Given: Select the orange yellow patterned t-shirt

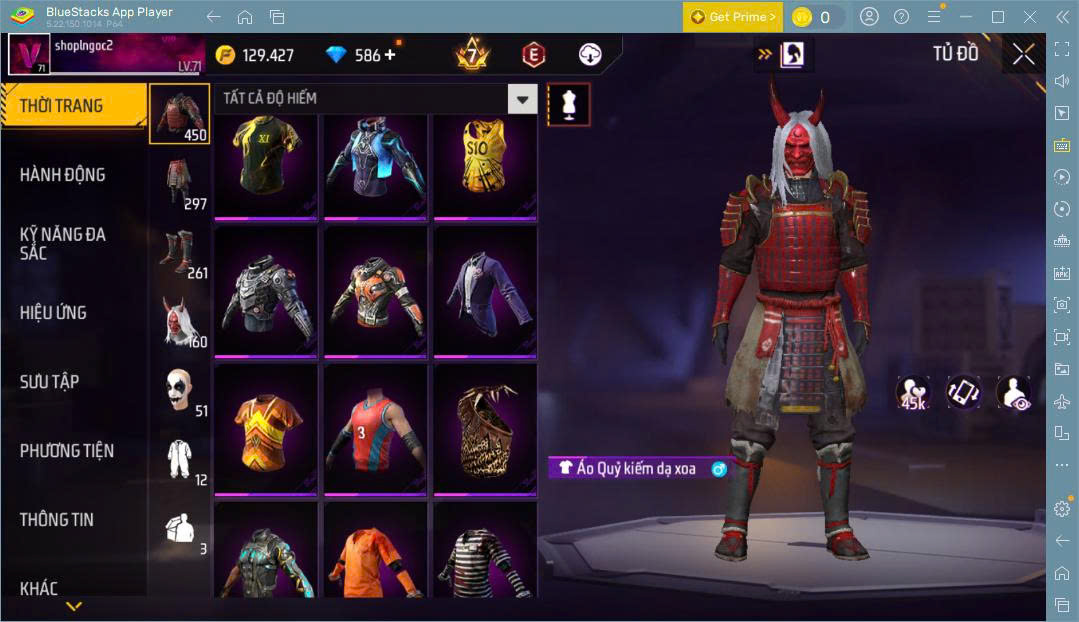Looking at the screenshot, I should coord(265,428).
